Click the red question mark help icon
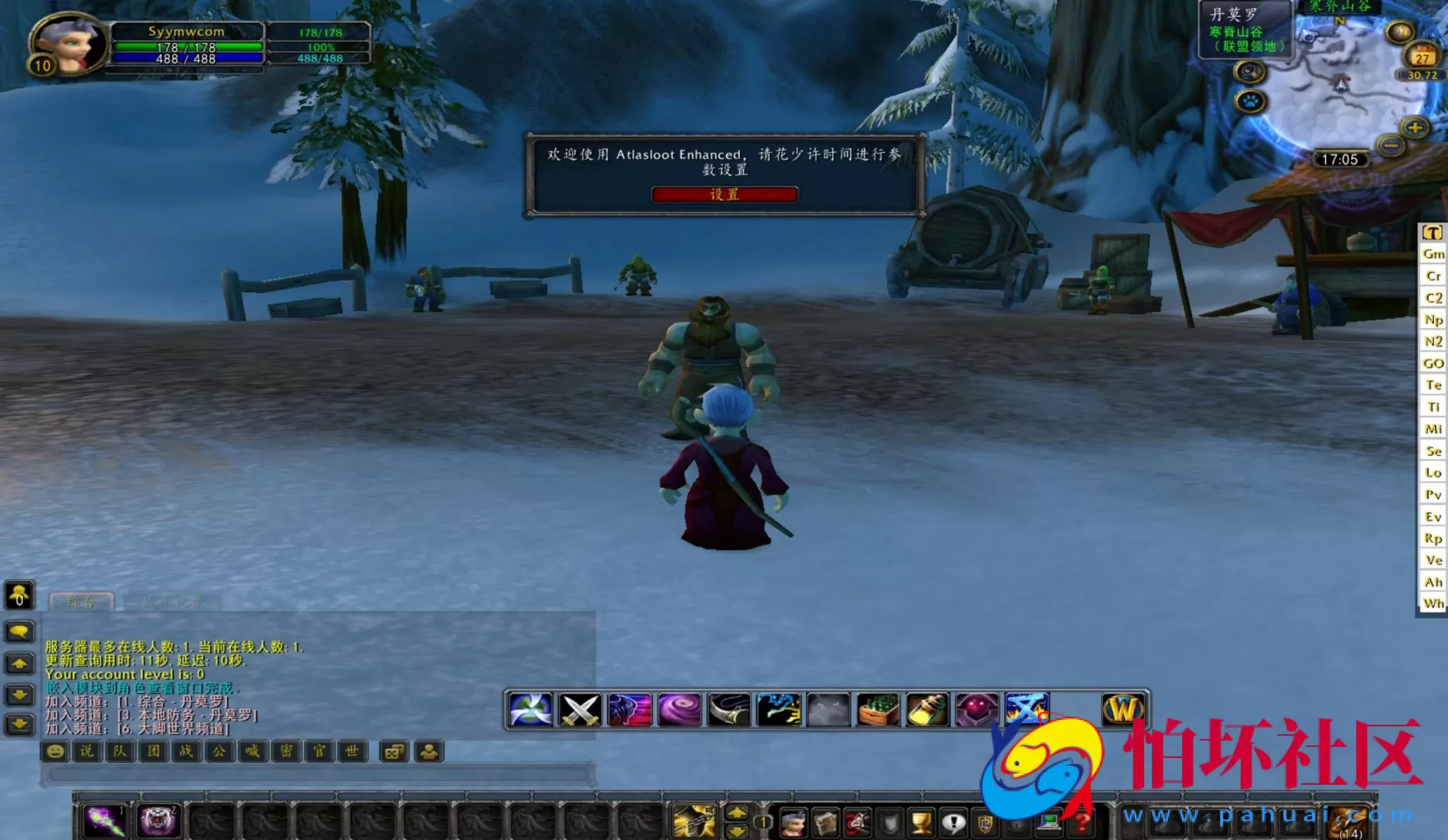 (x=1082, y=824)
